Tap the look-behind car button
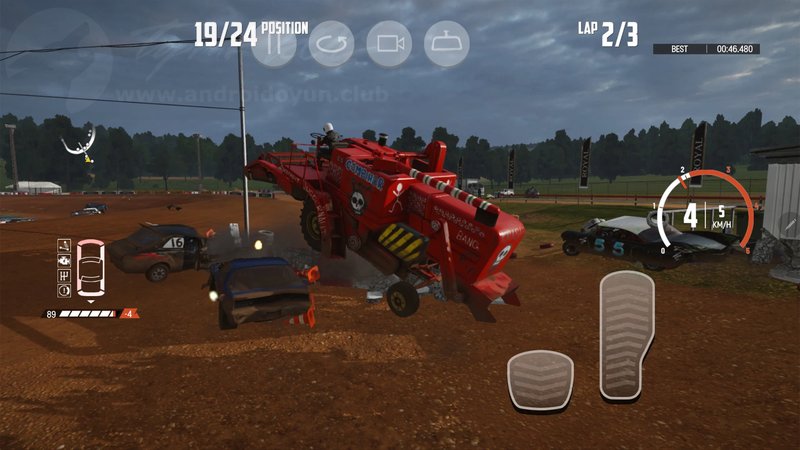 [x=447, y=44]
